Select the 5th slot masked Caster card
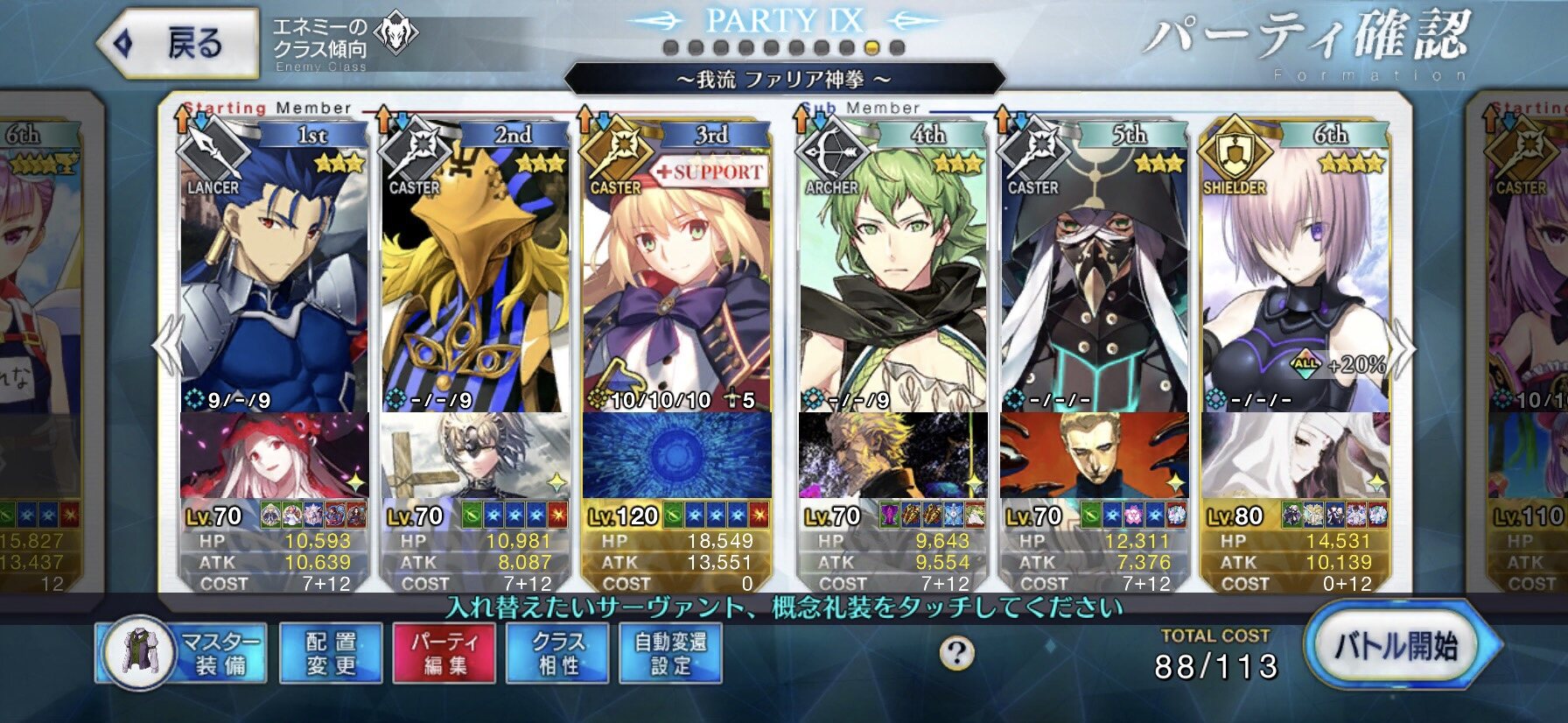The width and height of the screenshot is (1568, 723). click(x=1094, y=280)
